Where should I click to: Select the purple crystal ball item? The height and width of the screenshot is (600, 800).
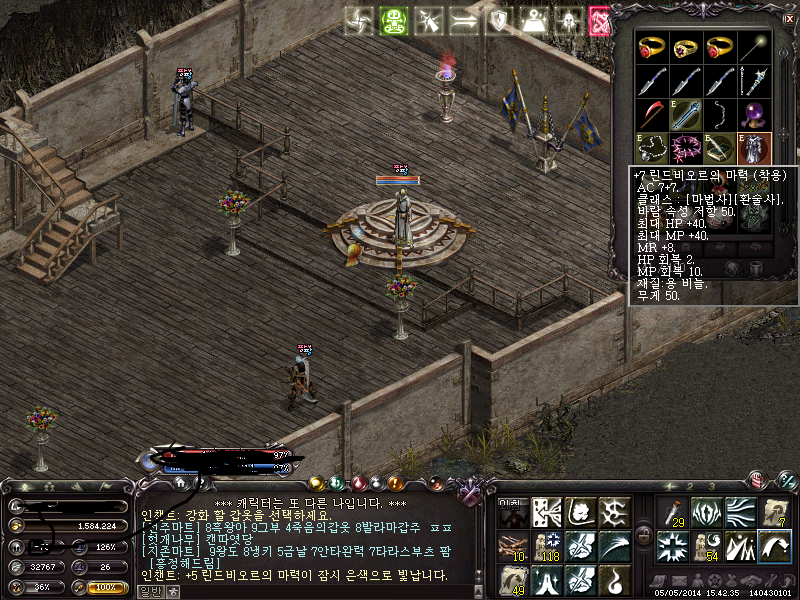click(754, 114)
